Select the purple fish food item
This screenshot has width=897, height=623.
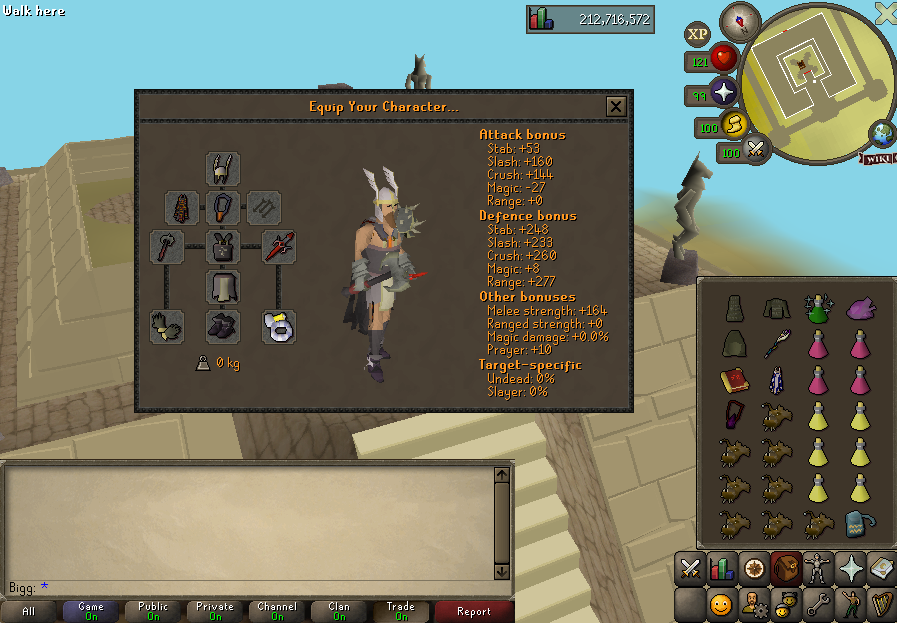pyautogui.click(x=860, y=308)
